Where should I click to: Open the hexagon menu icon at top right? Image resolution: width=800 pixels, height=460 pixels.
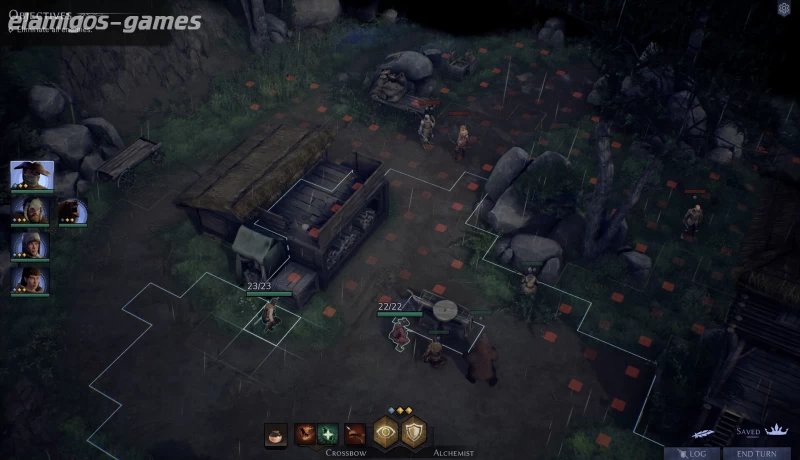pyautogui.click(x=784, y=9)
